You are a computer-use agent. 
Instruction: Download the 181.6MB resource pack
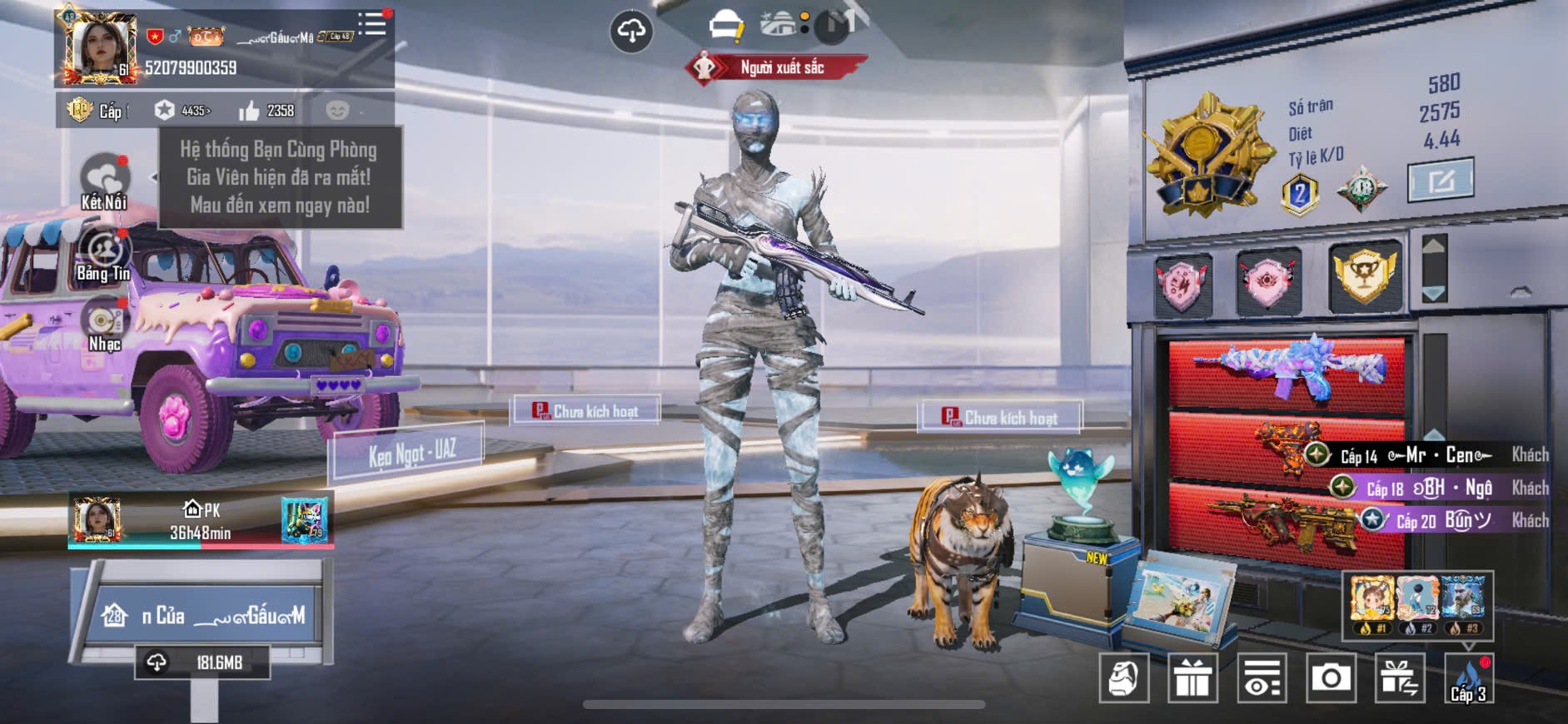(202, 662)
